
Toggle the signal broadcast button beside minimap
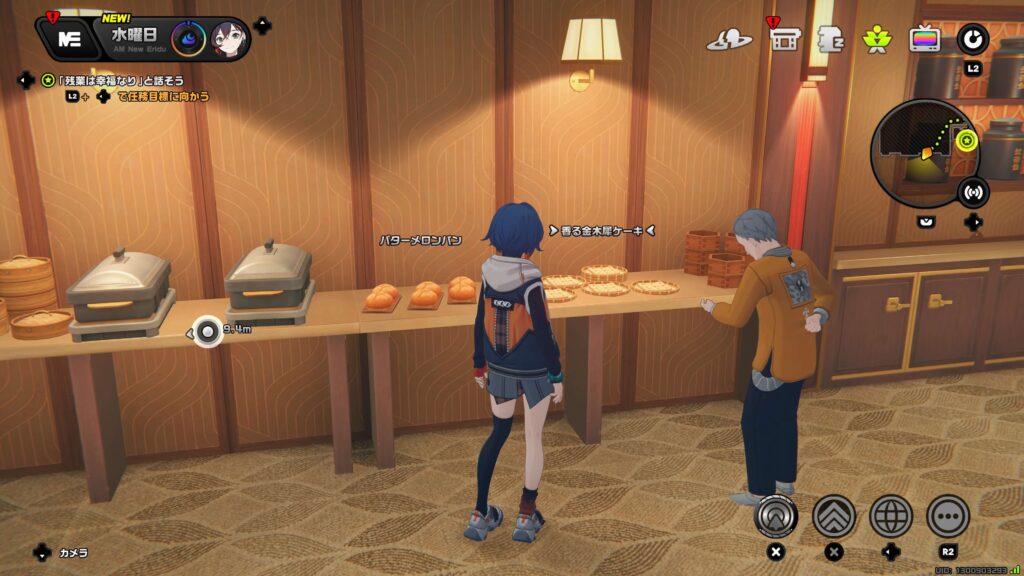pyautogui.click(x=972, y=191)
